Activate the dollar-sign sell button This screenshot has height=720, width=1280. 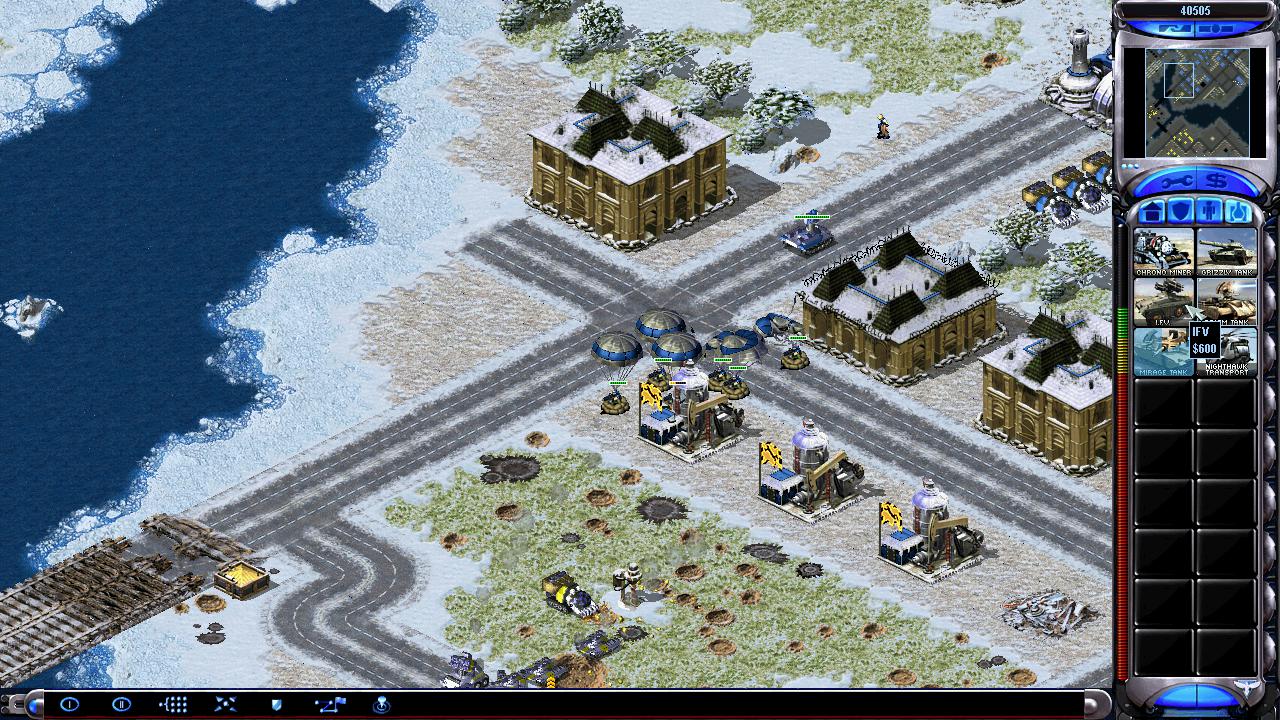pyautogui.click(x=1216, y=181)
